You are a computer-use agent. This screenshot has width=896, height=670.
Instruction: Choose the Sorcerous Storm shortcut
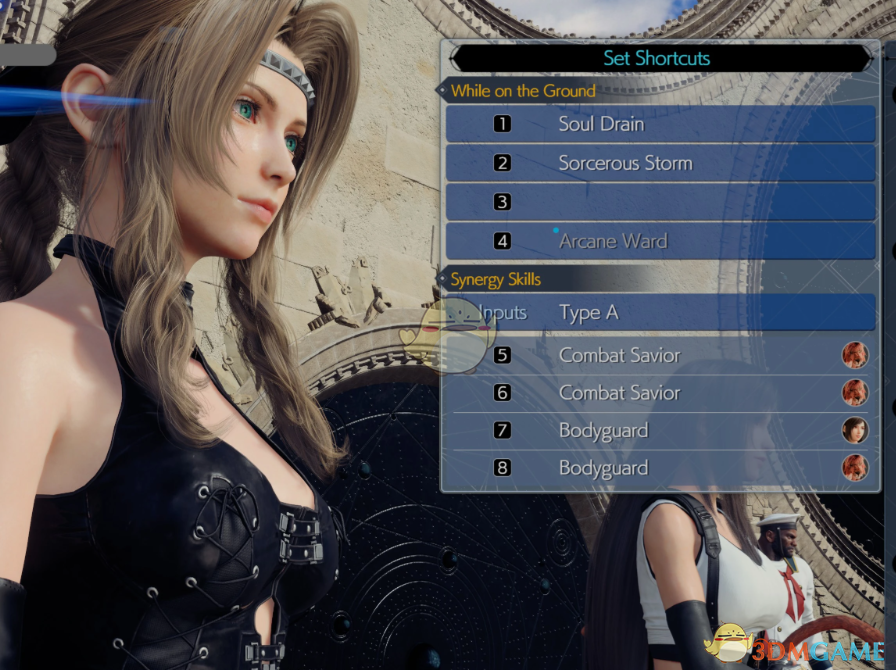[x=660, y=163]
